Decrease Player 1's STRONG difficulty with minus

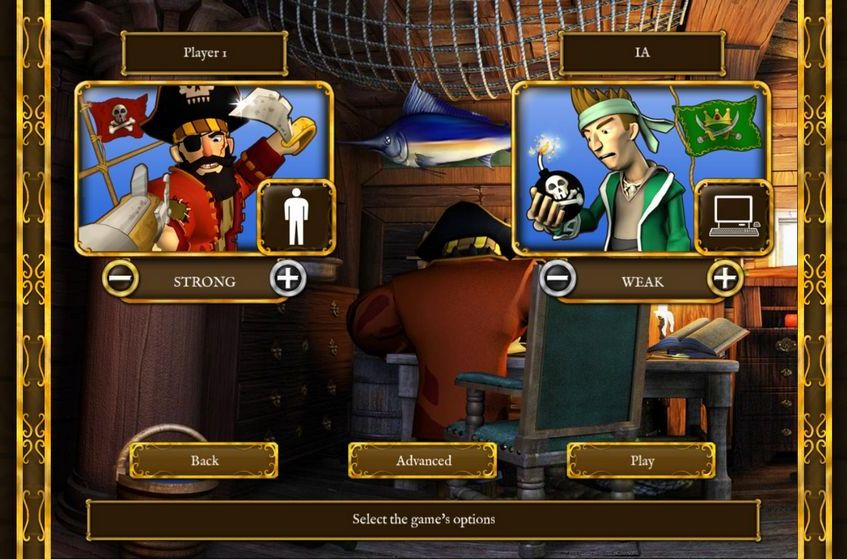[120, 278]
